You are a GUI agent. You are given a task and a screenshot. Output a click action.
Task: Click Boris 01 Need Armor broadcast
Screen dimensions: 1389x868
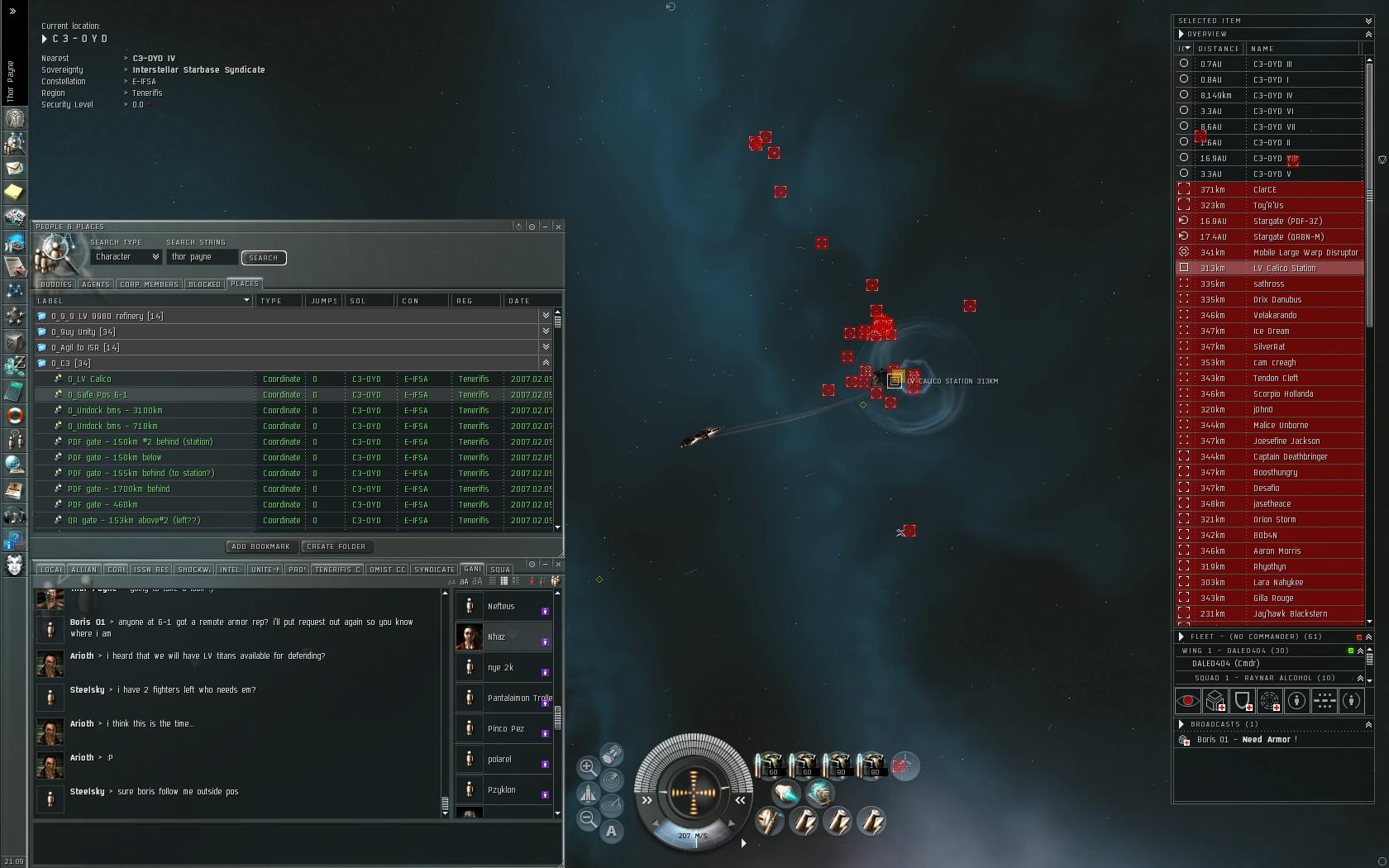tap(1247, 740)
